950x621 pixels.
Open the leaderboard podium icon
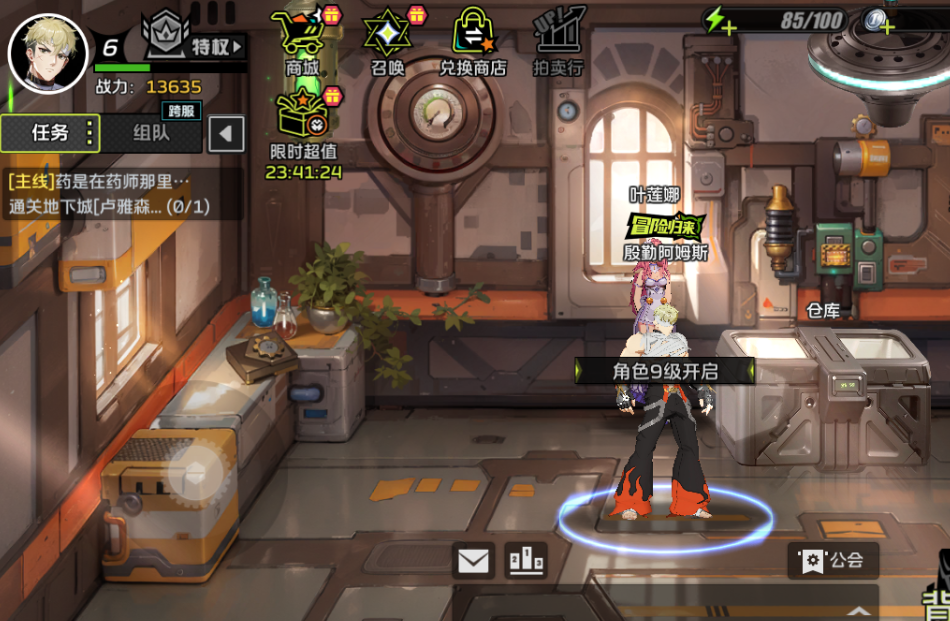coord(526,560)
